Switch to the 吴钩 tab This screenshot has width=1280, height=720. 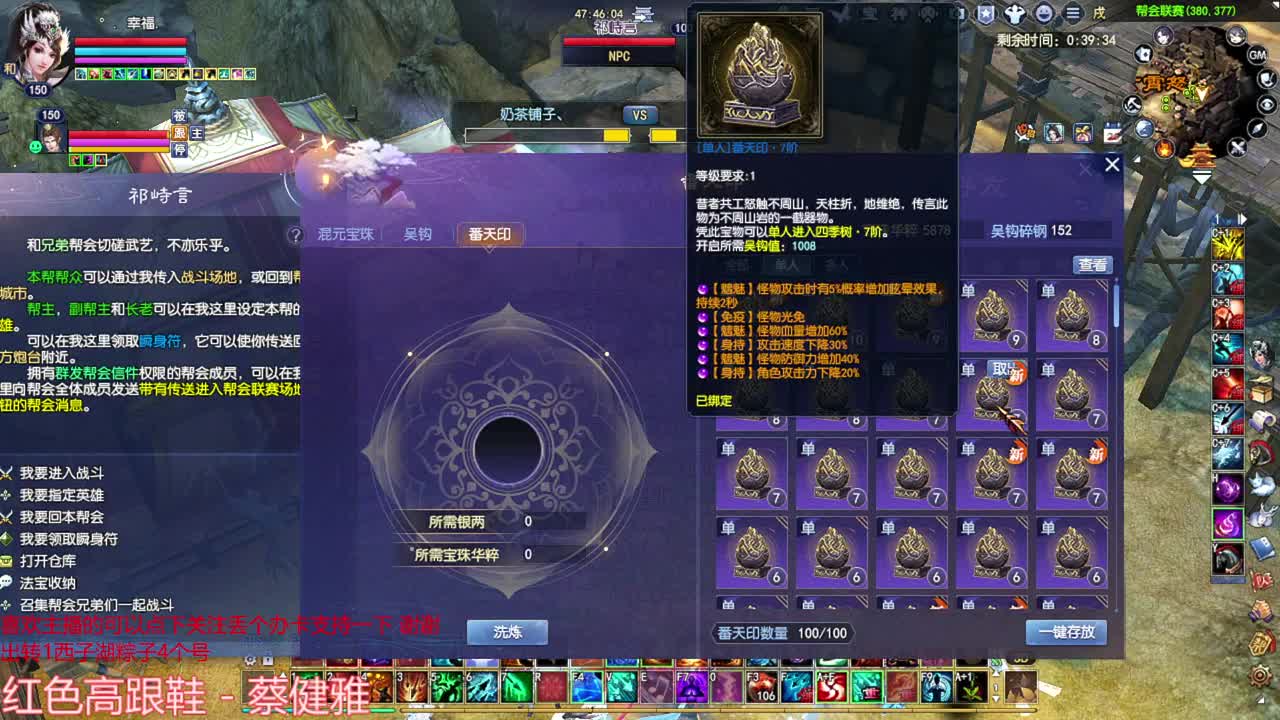coord(418,234)
